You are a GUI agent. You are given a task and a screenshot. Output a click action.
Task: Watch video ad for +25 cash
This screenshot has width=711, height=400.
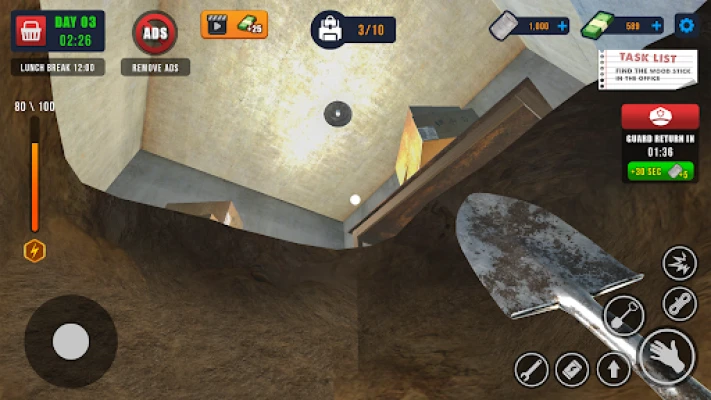pyautogui.click(x=234, y=24)
